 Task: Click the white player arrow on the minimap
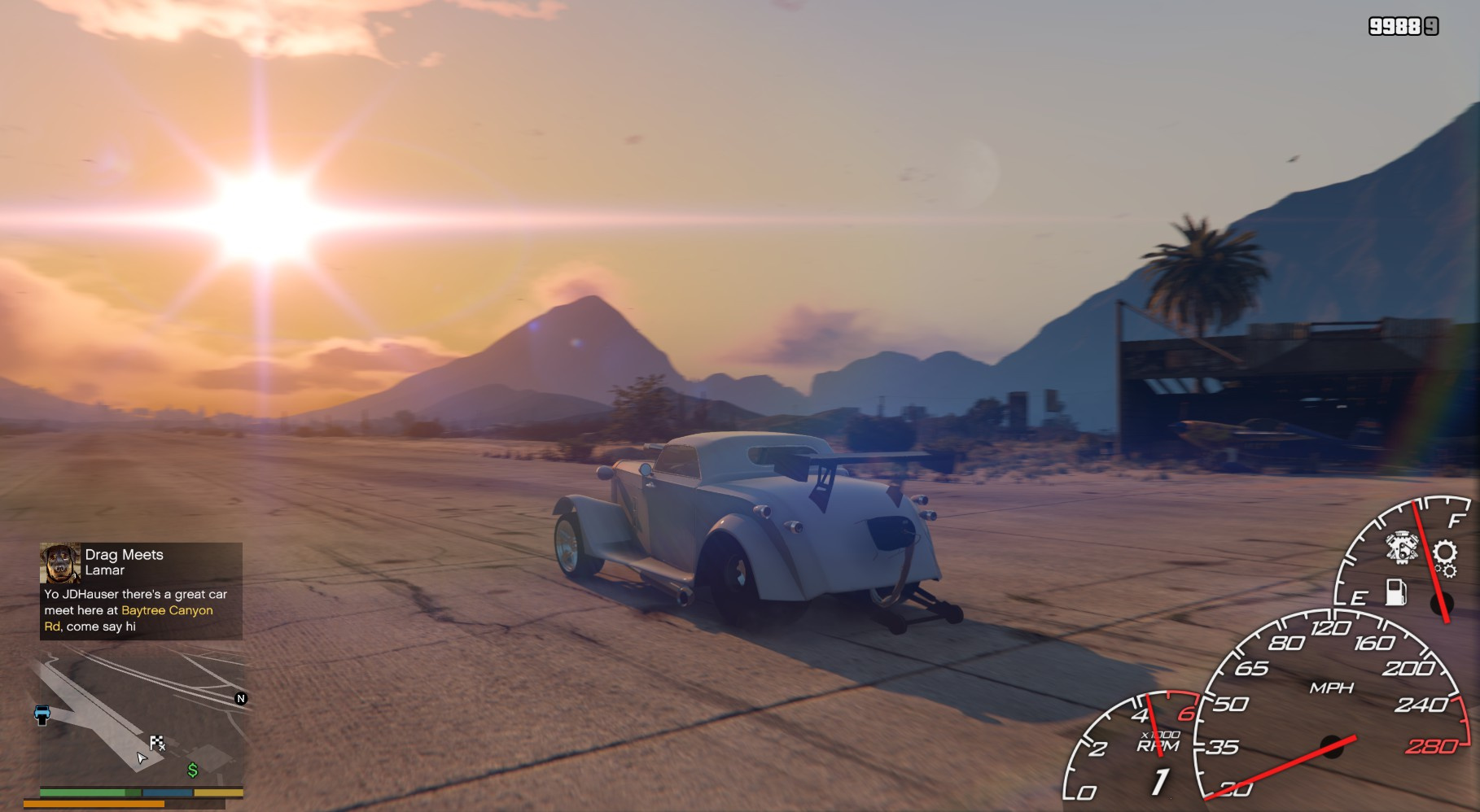(142, 758)
